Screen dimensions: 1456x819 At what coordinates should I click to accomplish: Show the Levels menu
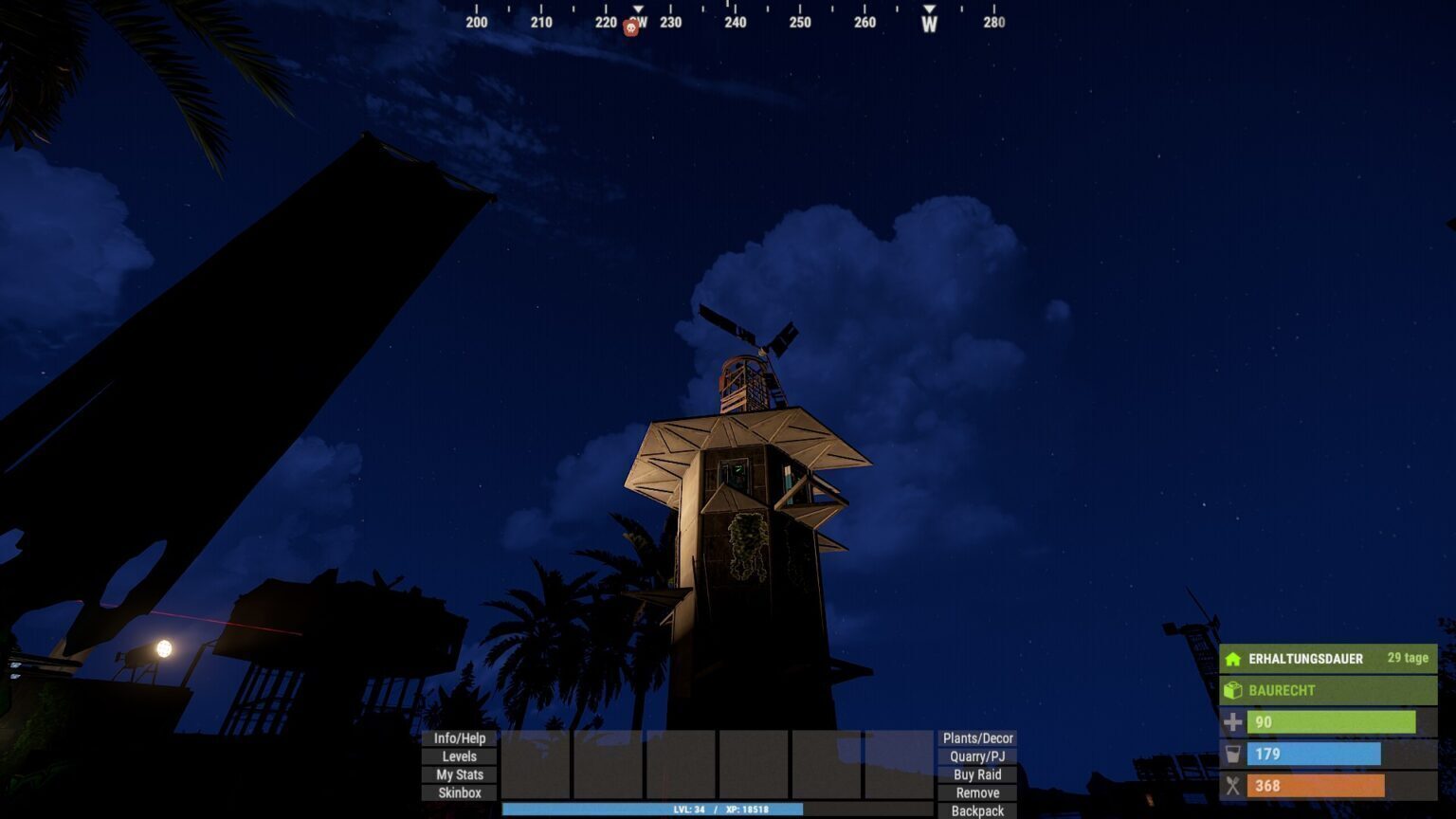click(459, 756)
